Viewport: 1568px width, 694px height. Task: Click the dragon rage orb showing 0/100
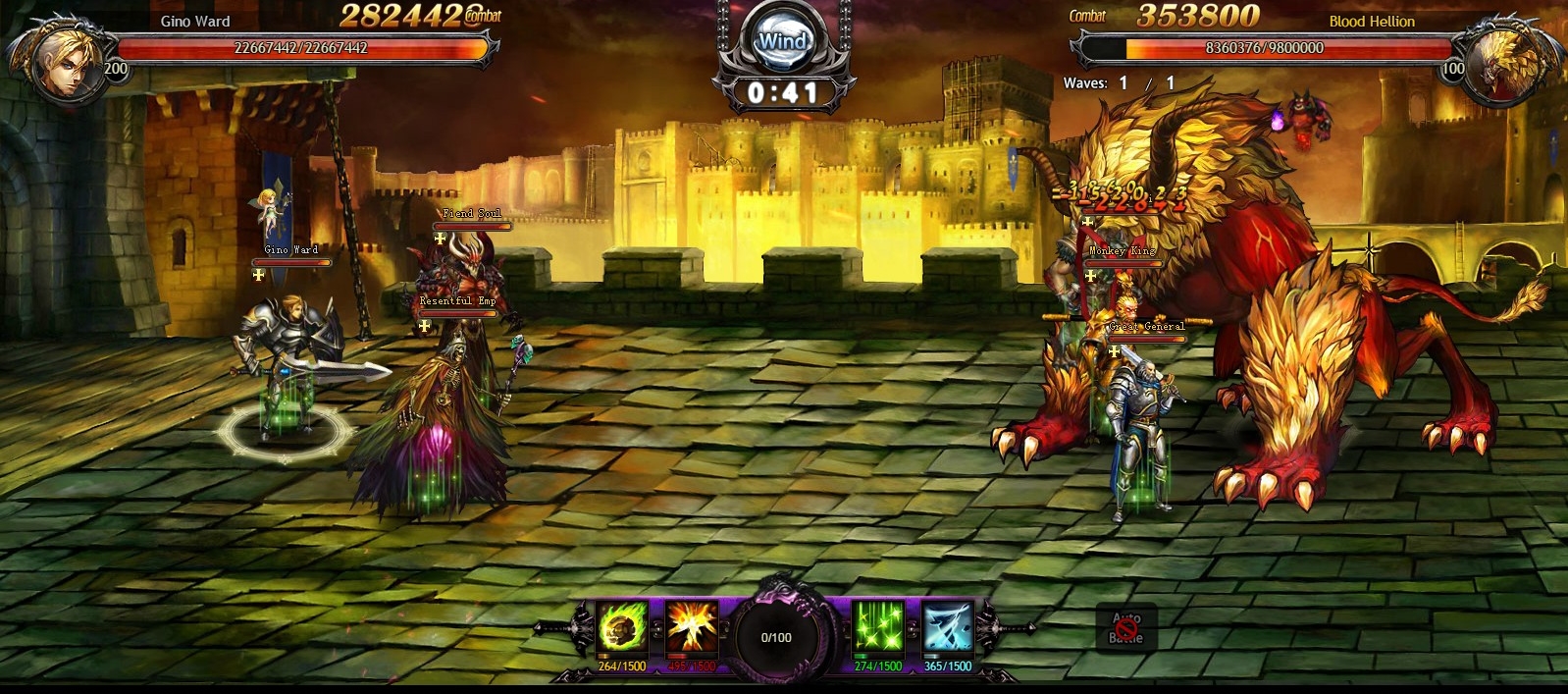point(776,637)
